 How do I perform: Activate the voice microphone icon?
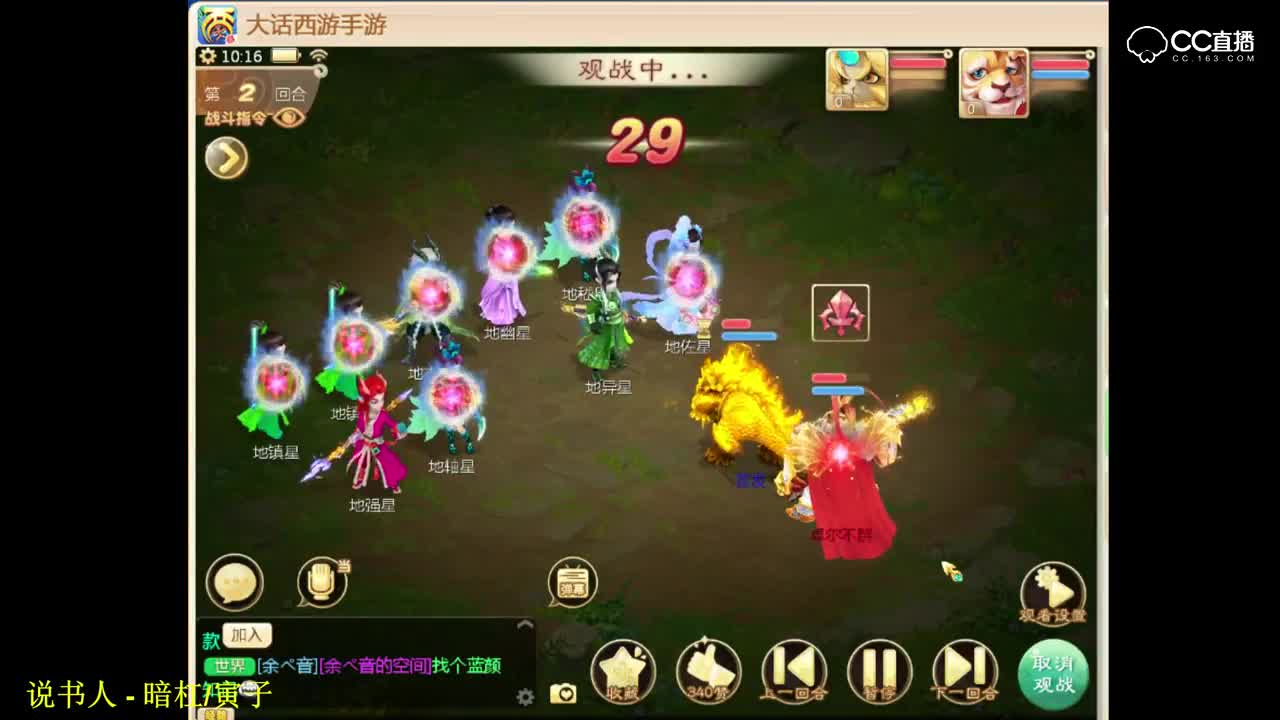click(x=322, y=580)
